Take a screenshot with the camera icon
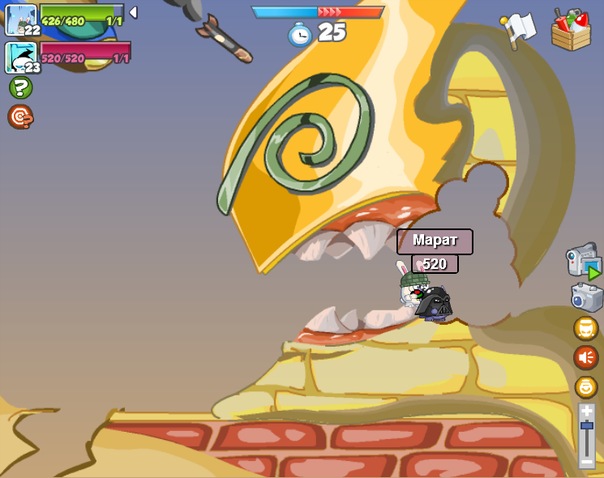The width and height of the screenshot is (604, 478). (x=586, y=297)
